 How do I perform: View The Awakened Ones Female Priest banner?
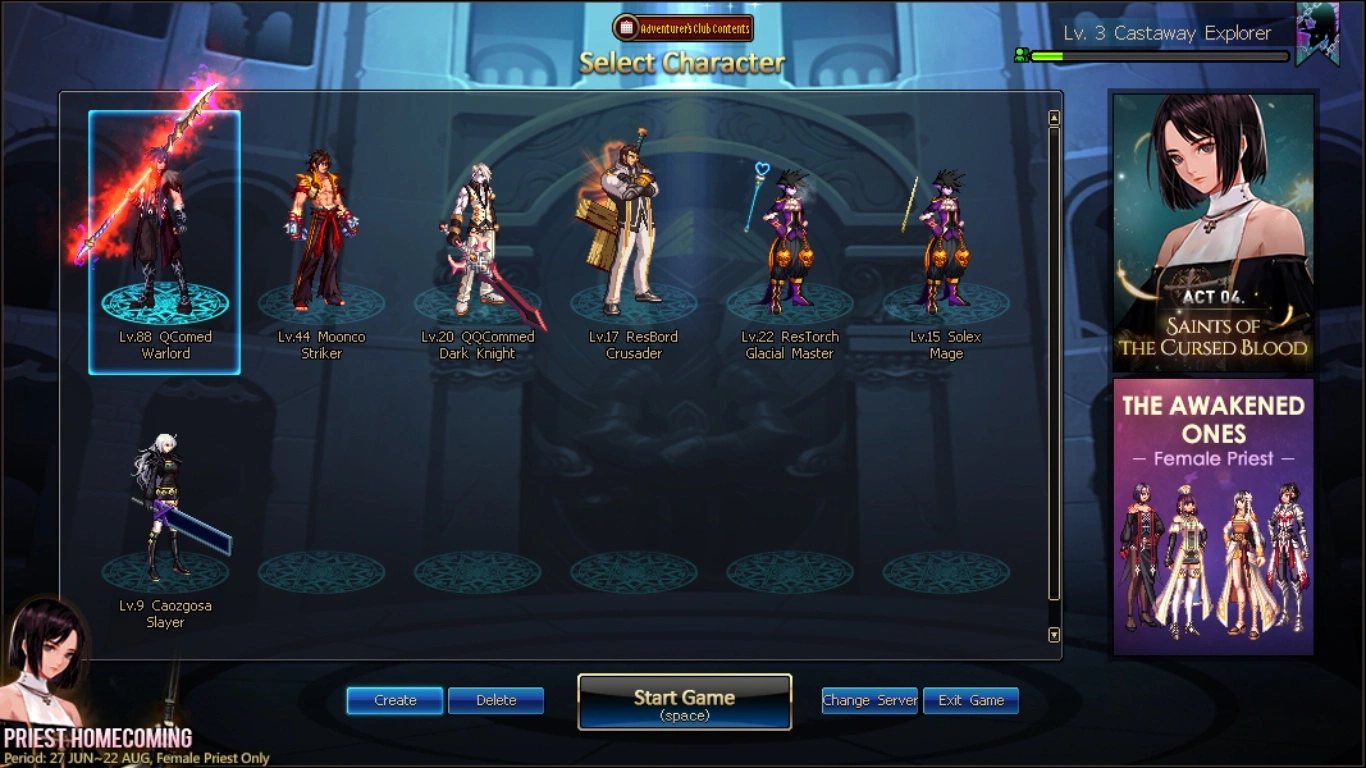1214,516
